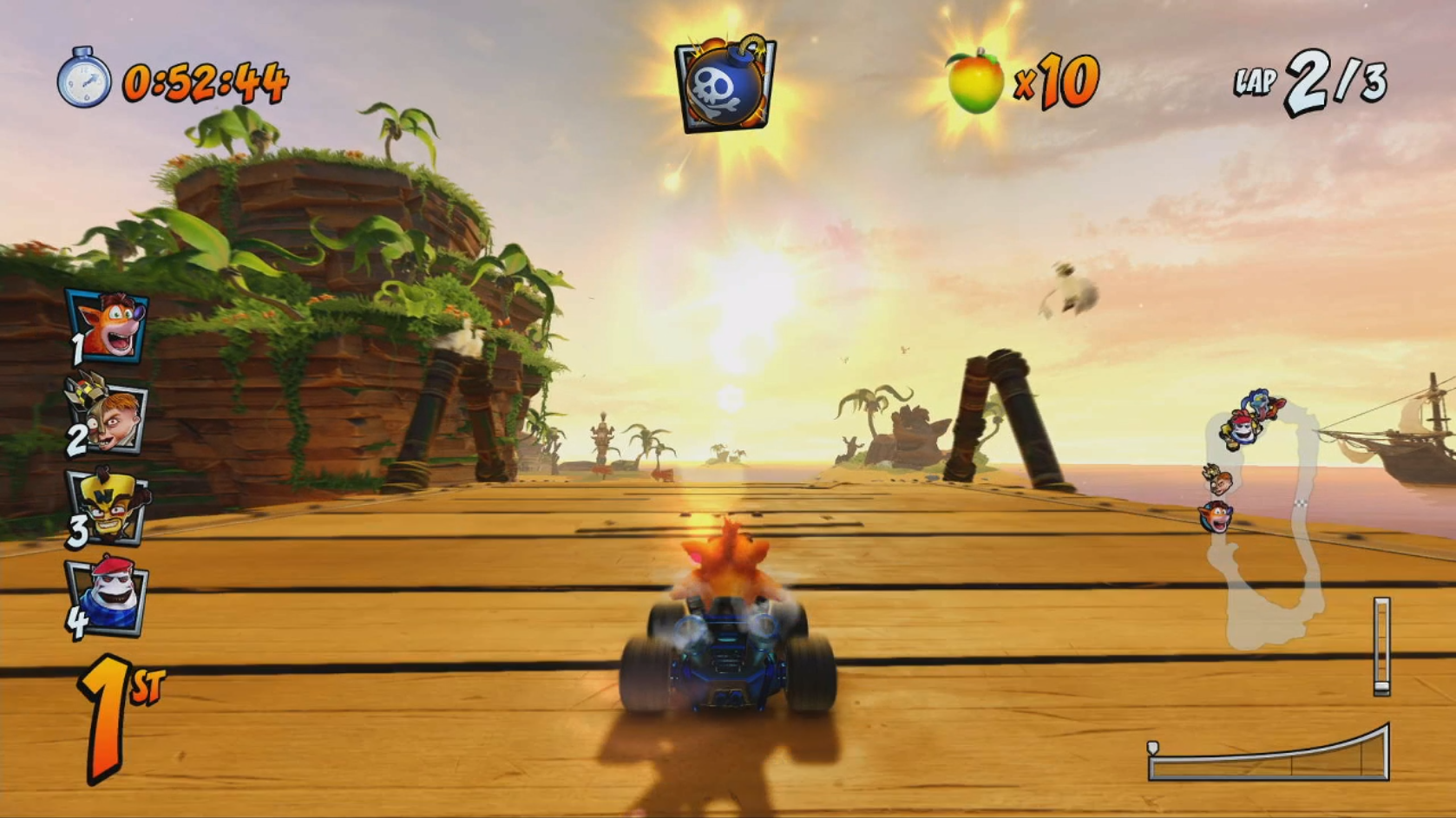Image resolution: width=1456 pixels, height=818 pixels.
Task: Click the leading racer icon on the minimap
Action: (1258, 401)
